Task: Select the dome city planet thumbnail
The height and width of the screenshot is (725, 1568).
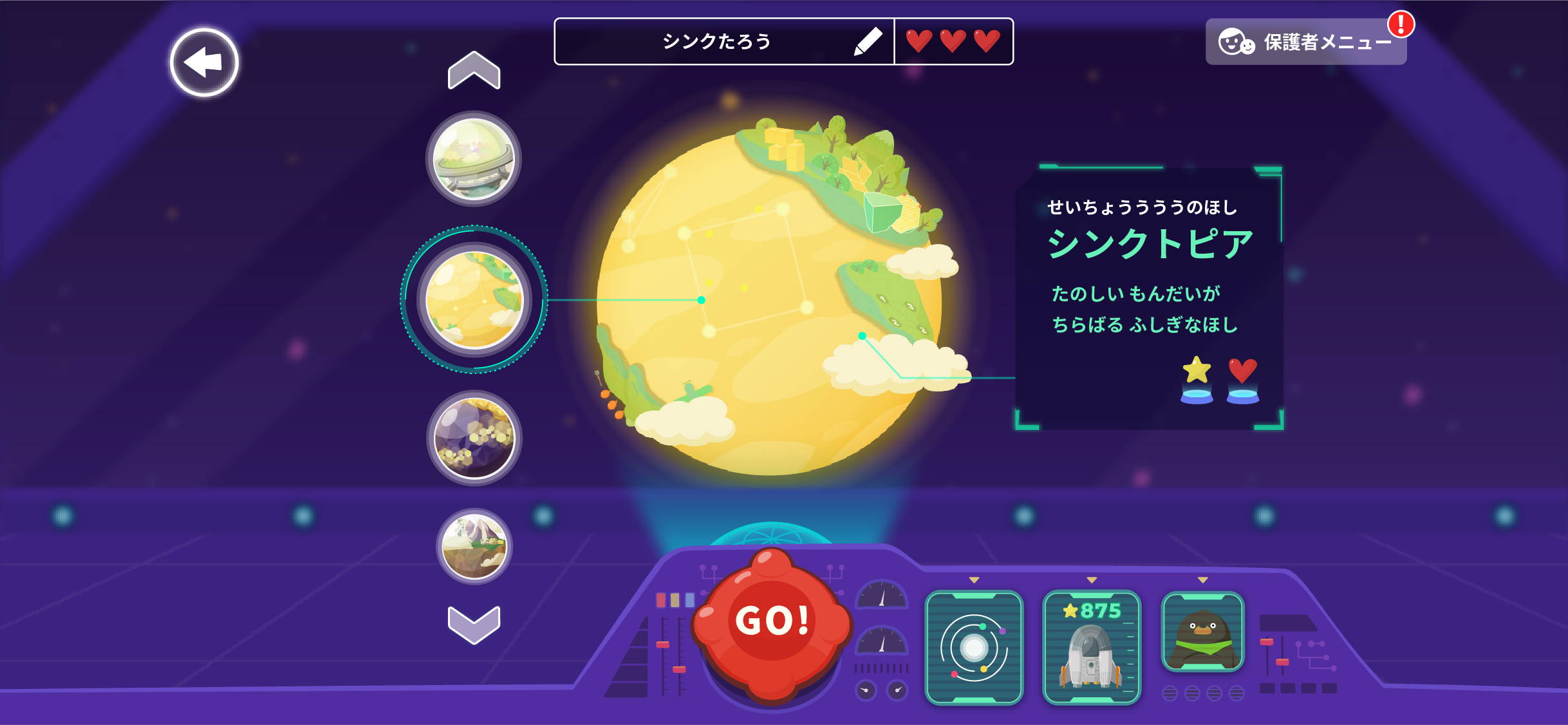Action: [x=474, y=160]
